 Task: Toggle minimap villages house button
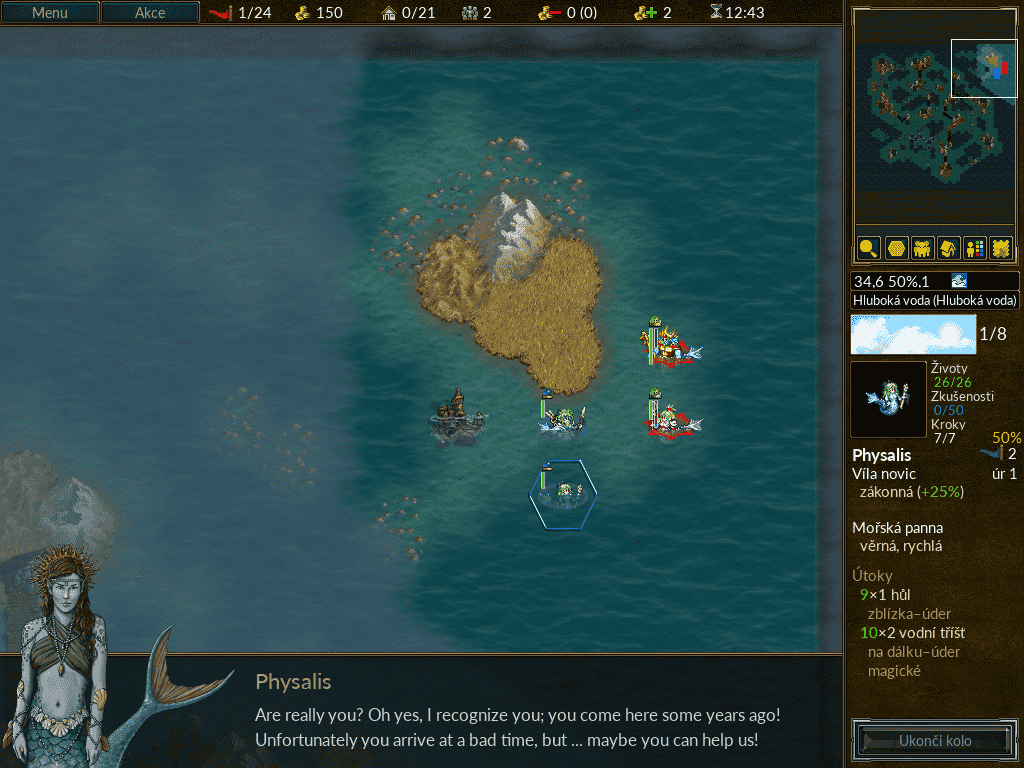point(948,247)
